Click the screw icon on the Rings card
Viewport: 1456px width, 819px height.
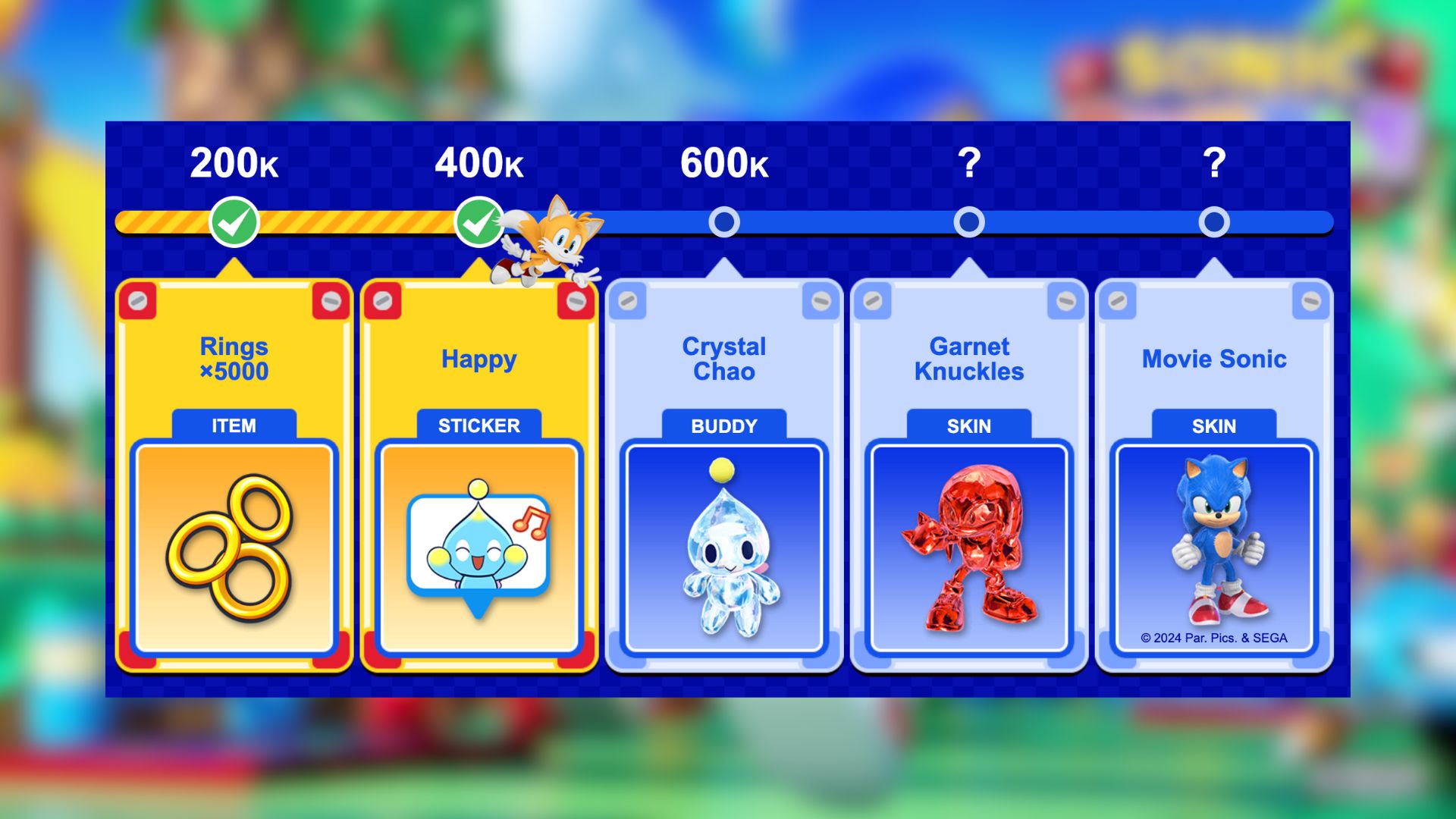coord(138,301)
